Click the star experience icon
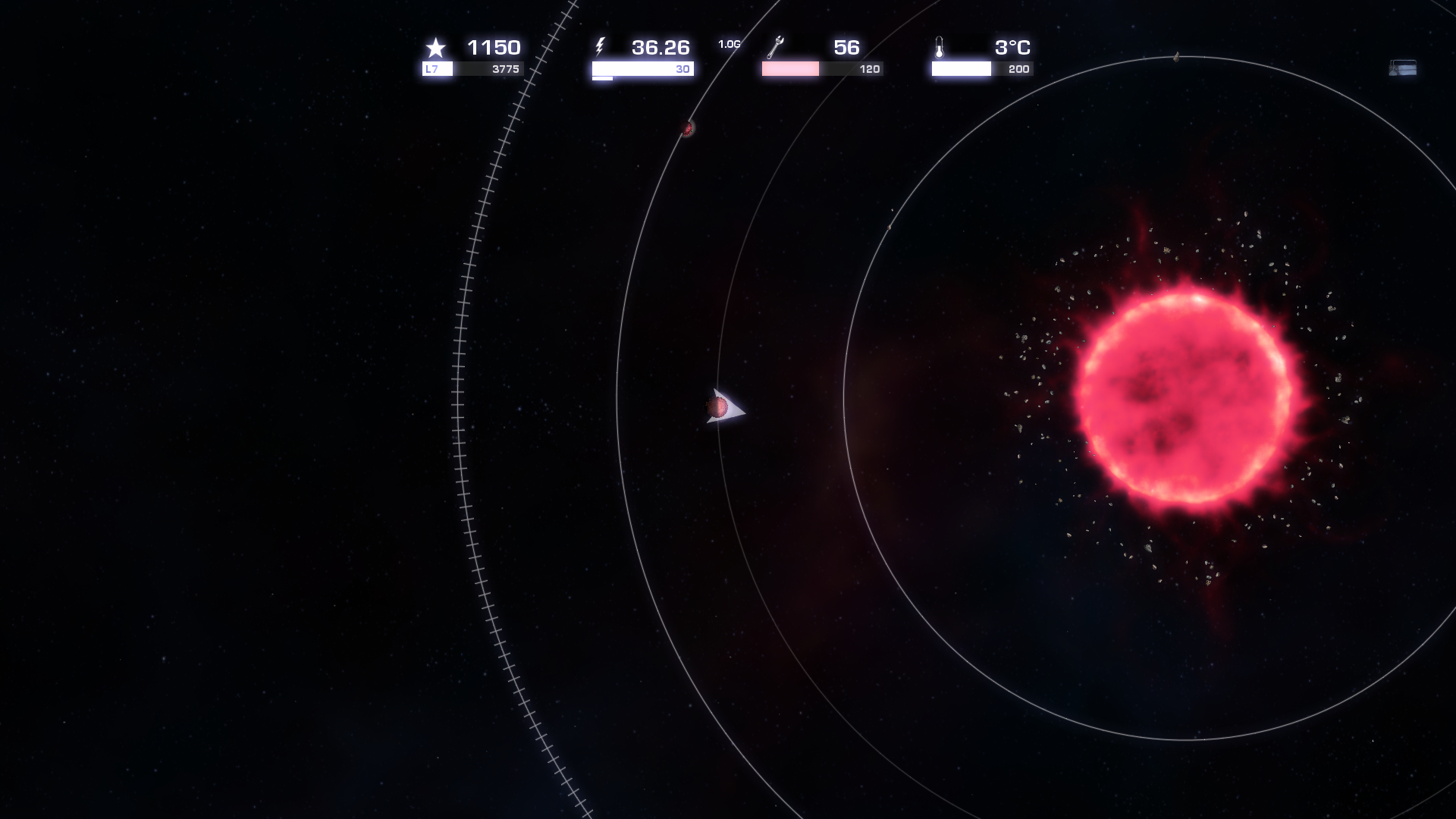Screen dimensions: 1456x819 click(435, 49)
